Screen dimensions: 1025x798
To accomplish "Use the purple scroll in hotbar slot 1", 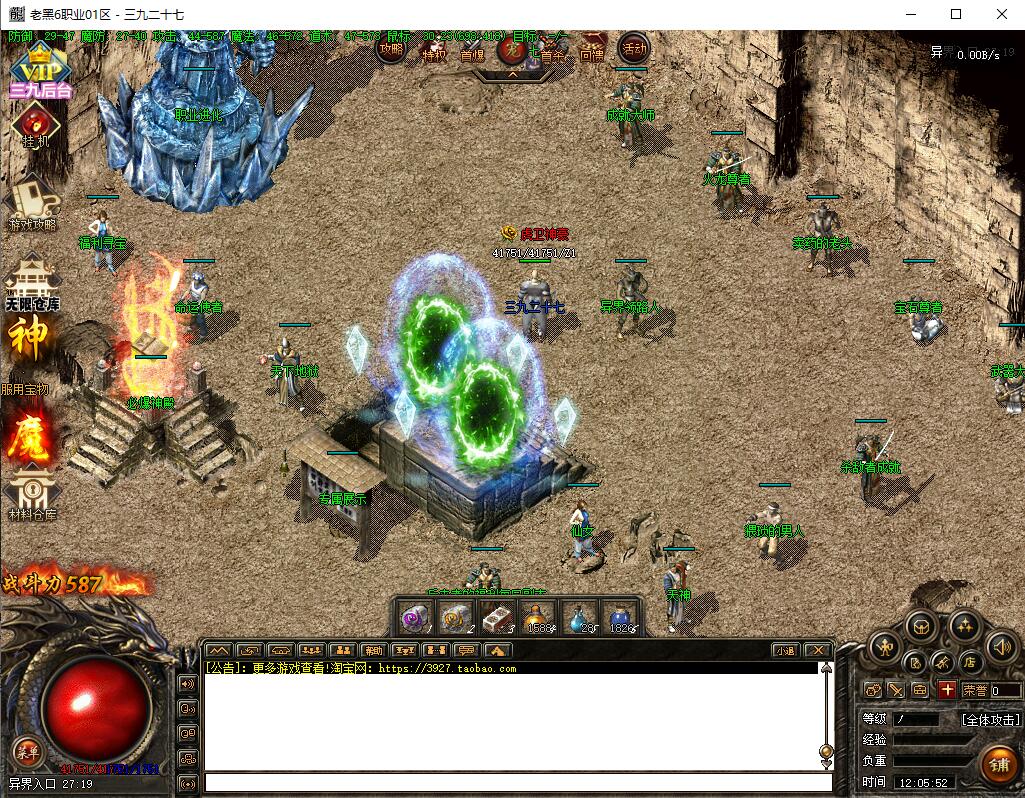I will pyautogui.click(x=414, y=618).
